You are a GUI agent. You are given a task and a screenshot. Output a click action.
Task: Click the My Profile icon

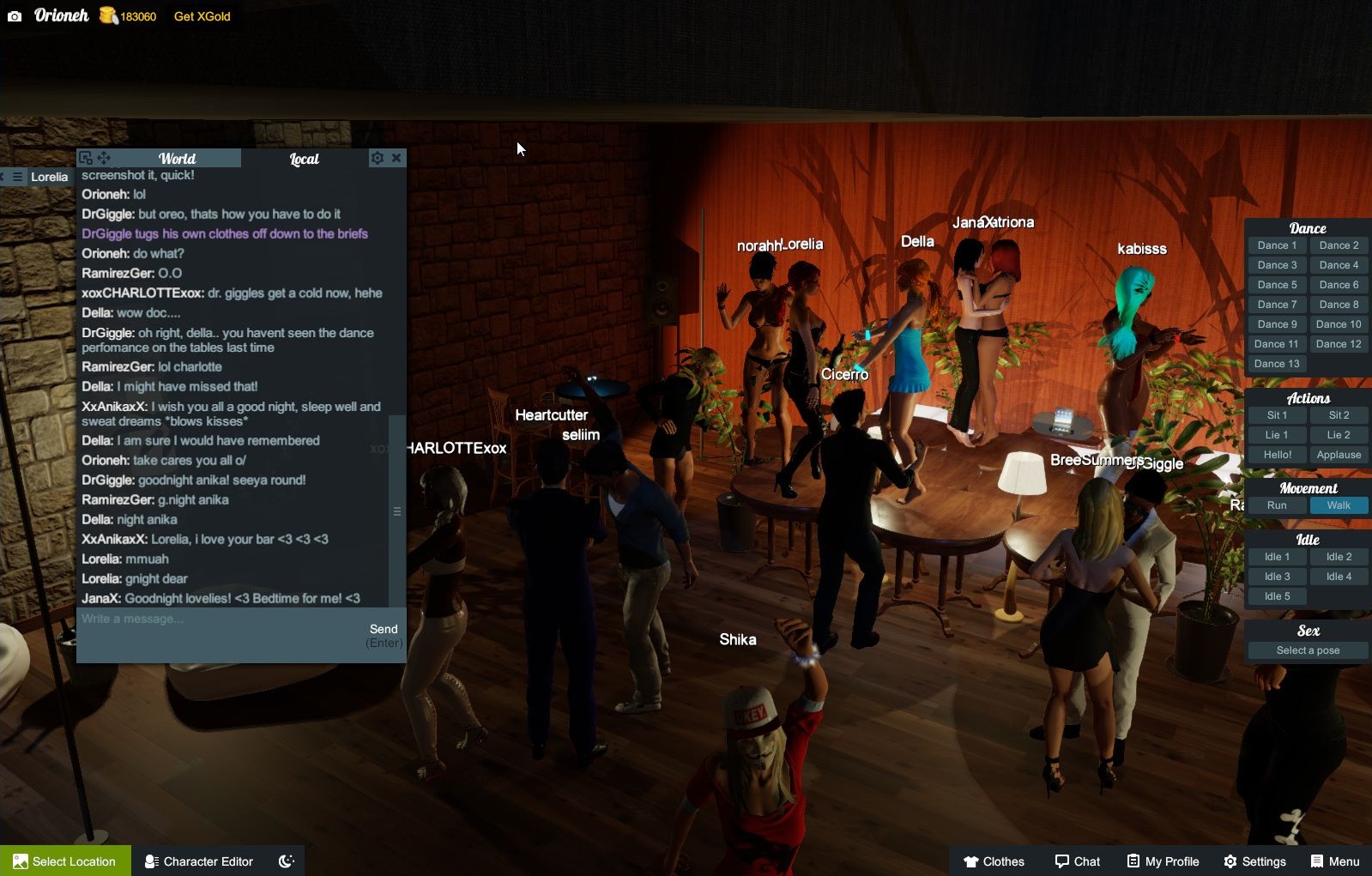[x=1136, y=861]
